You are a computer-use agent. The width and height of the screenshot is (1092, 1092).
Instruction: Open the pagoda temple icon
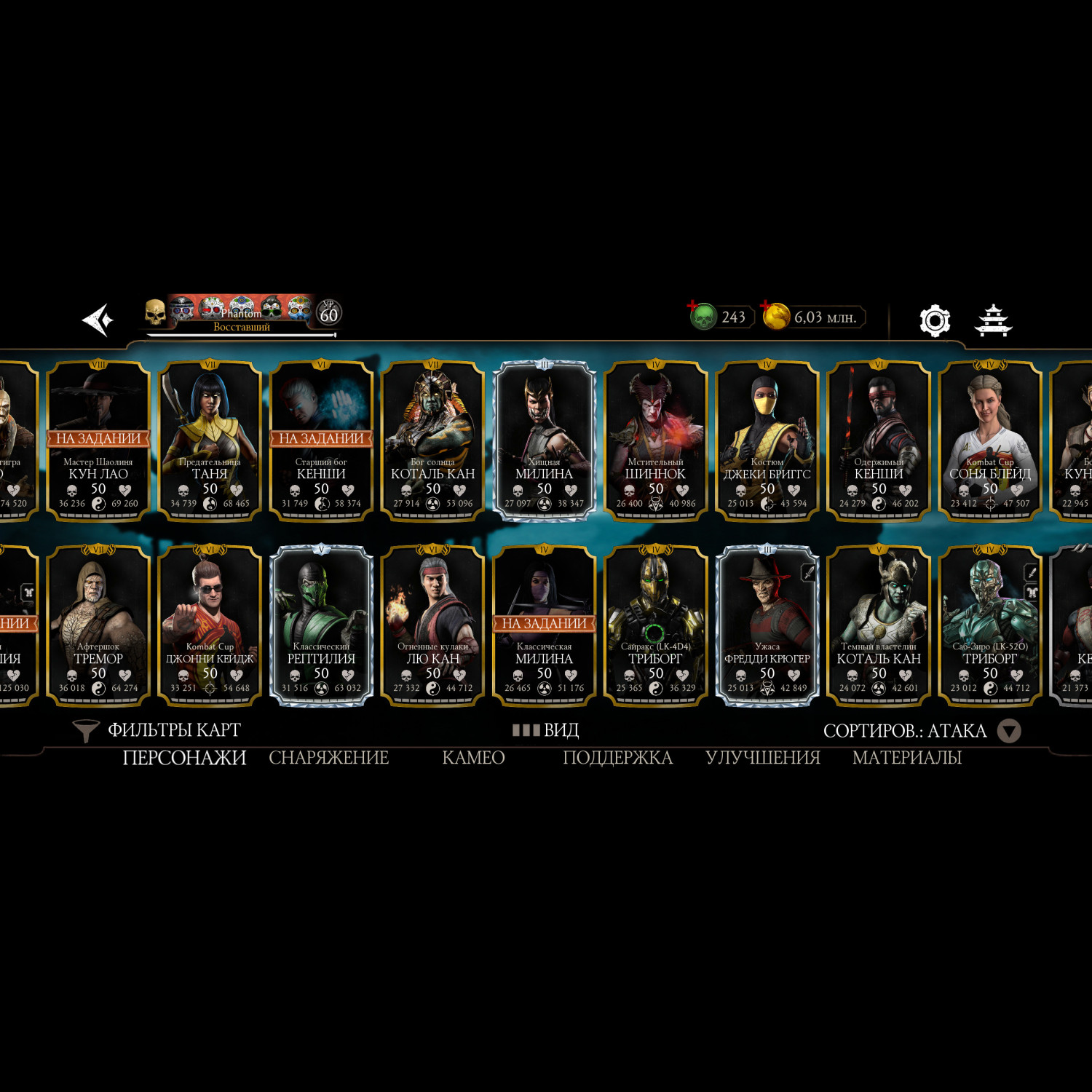click(994, 320)
